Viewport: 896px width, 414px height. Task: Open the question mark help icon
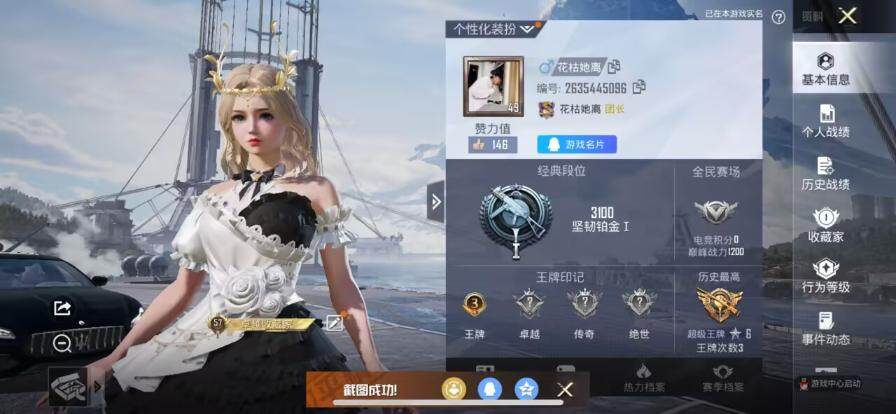(x=778, y=17)
